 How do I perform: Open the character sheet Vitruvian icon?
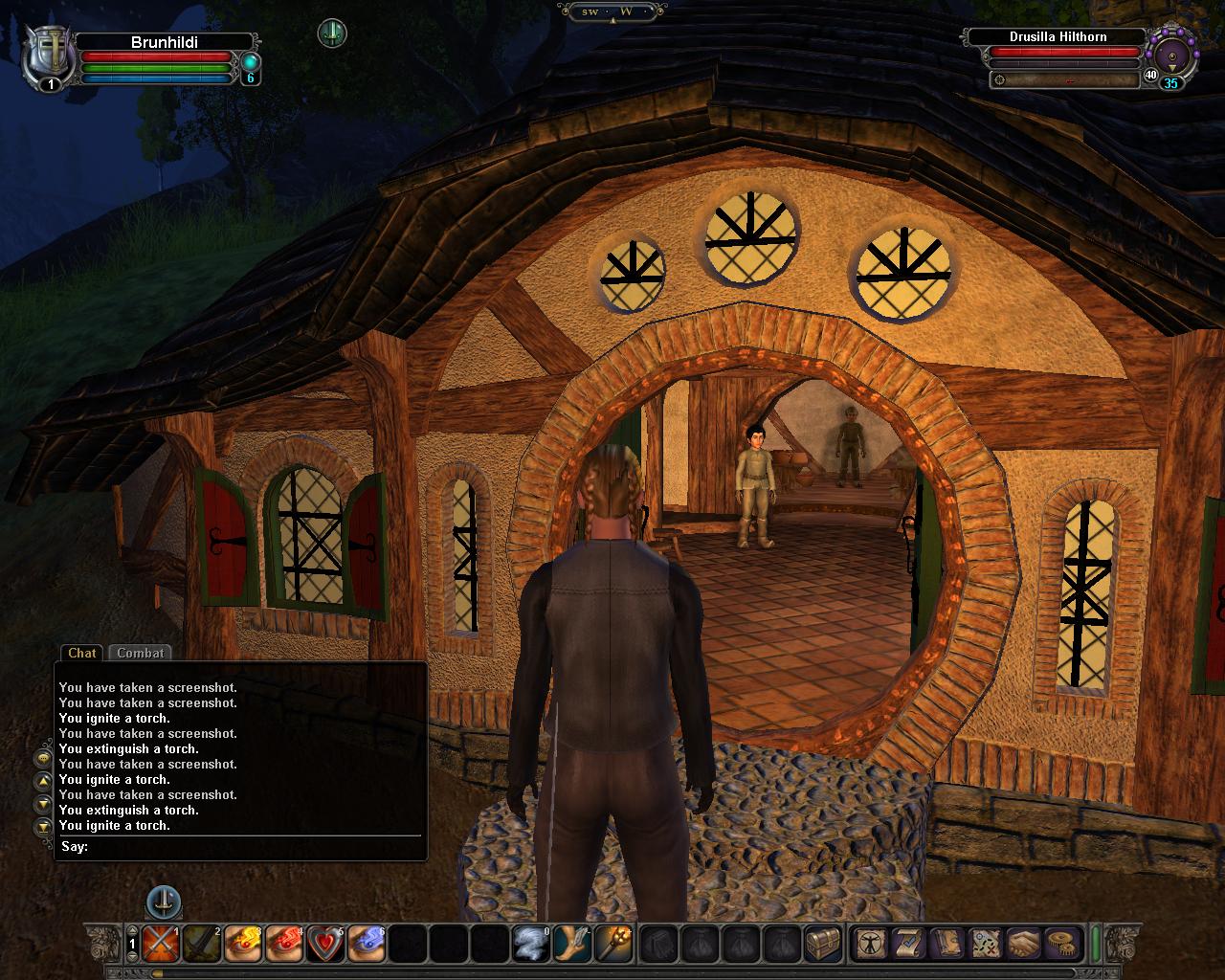(870, 944)
